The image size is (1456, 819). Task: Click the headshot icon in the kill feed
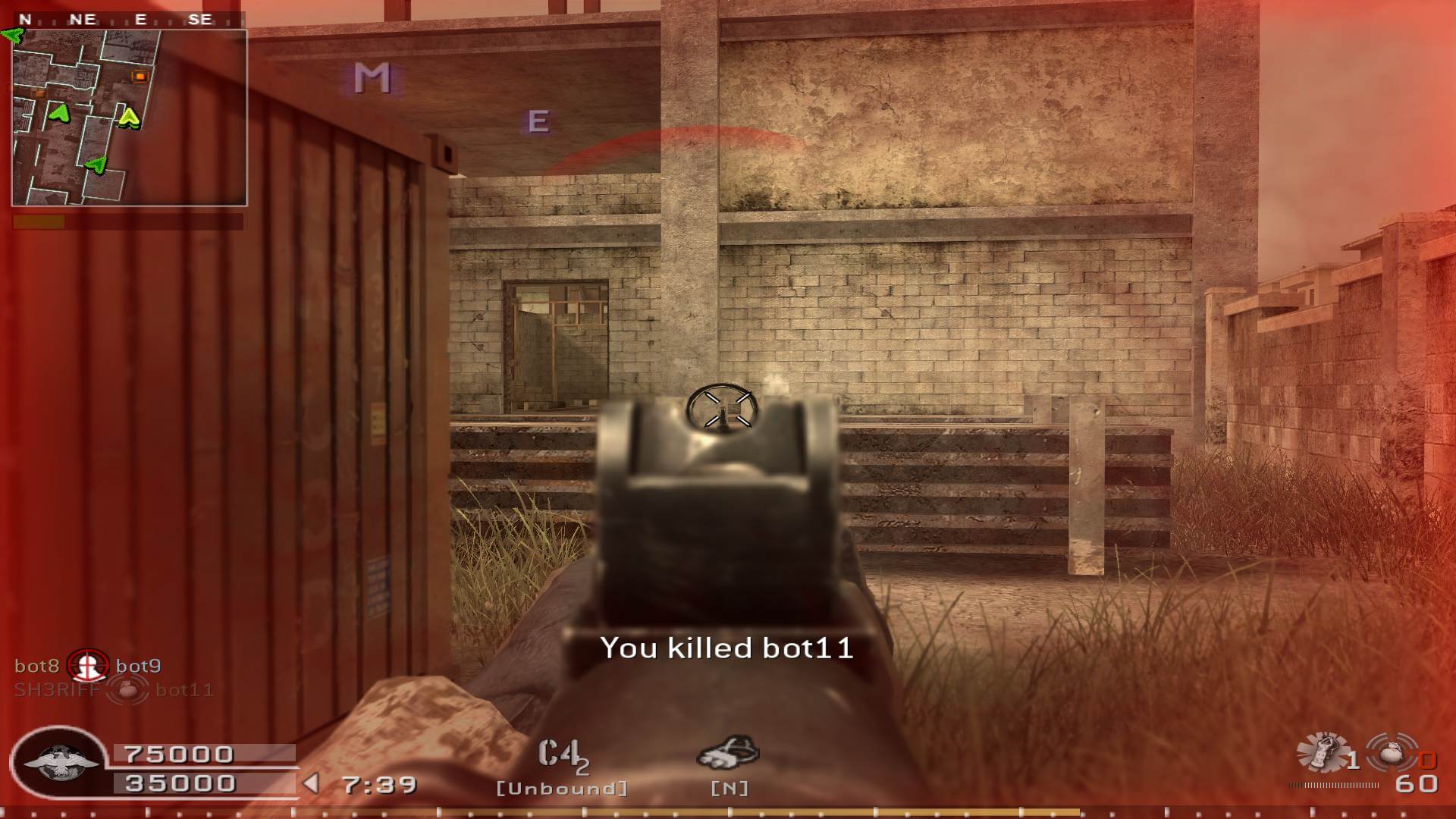click(88, 666)
